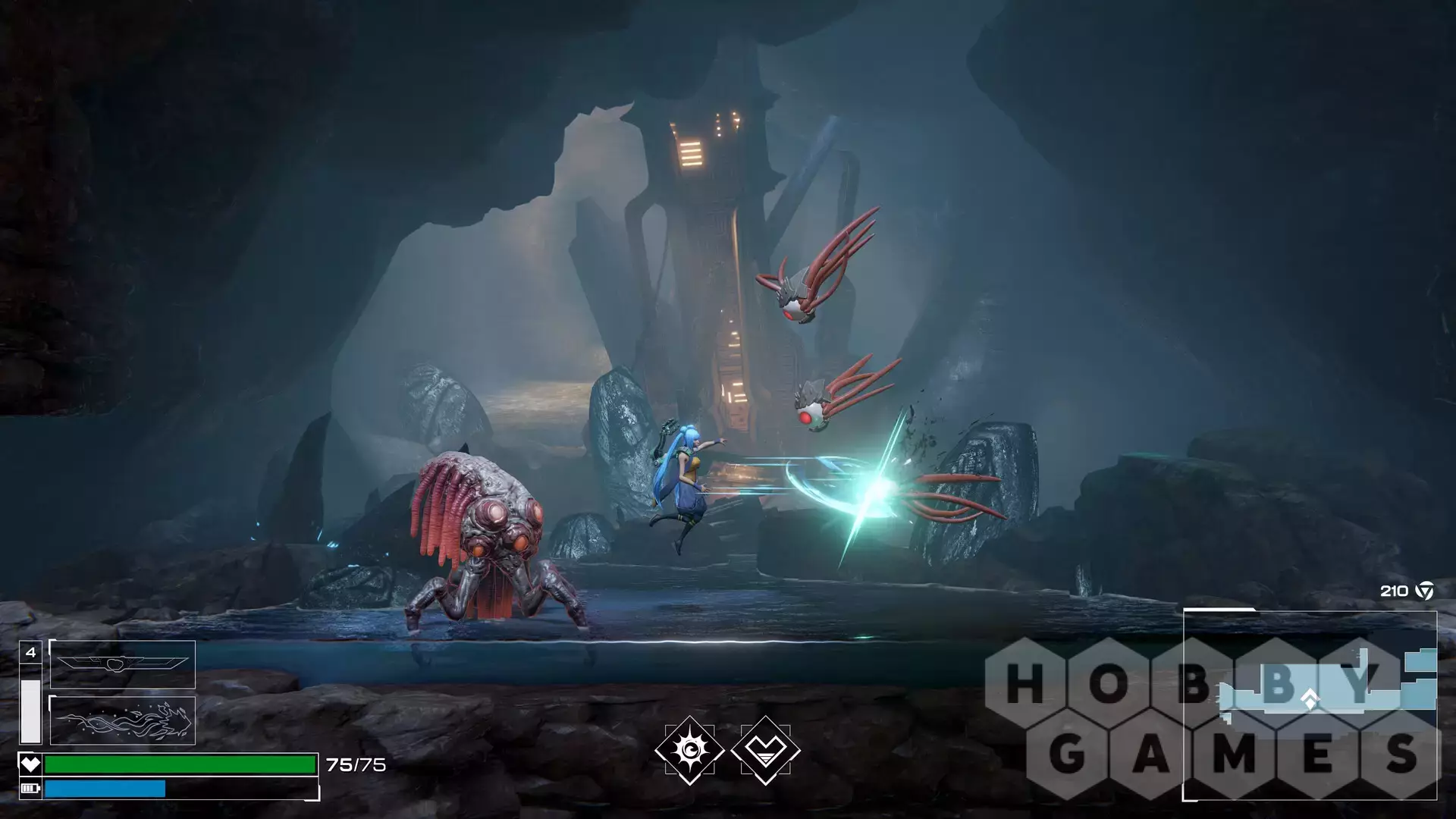Open the cave minimap
The image size is (1456, 819).
tap(1310, 704)
